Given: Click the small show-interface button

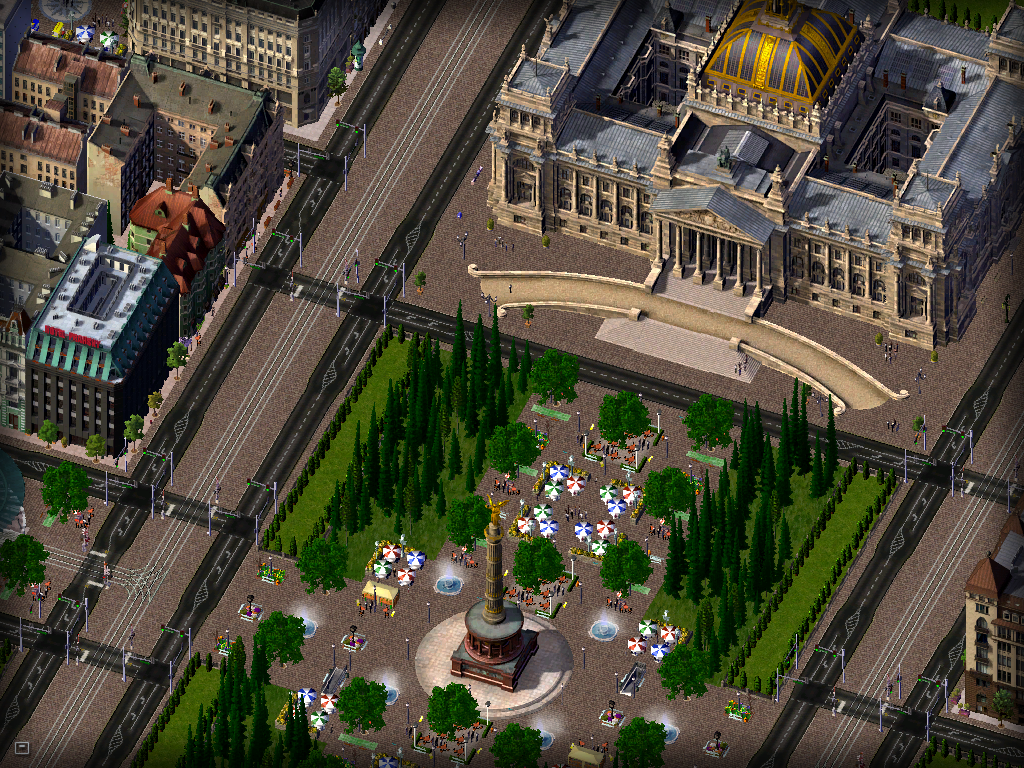Looking at the screenshot, I should pyautogui.click(x=21, y=747).
